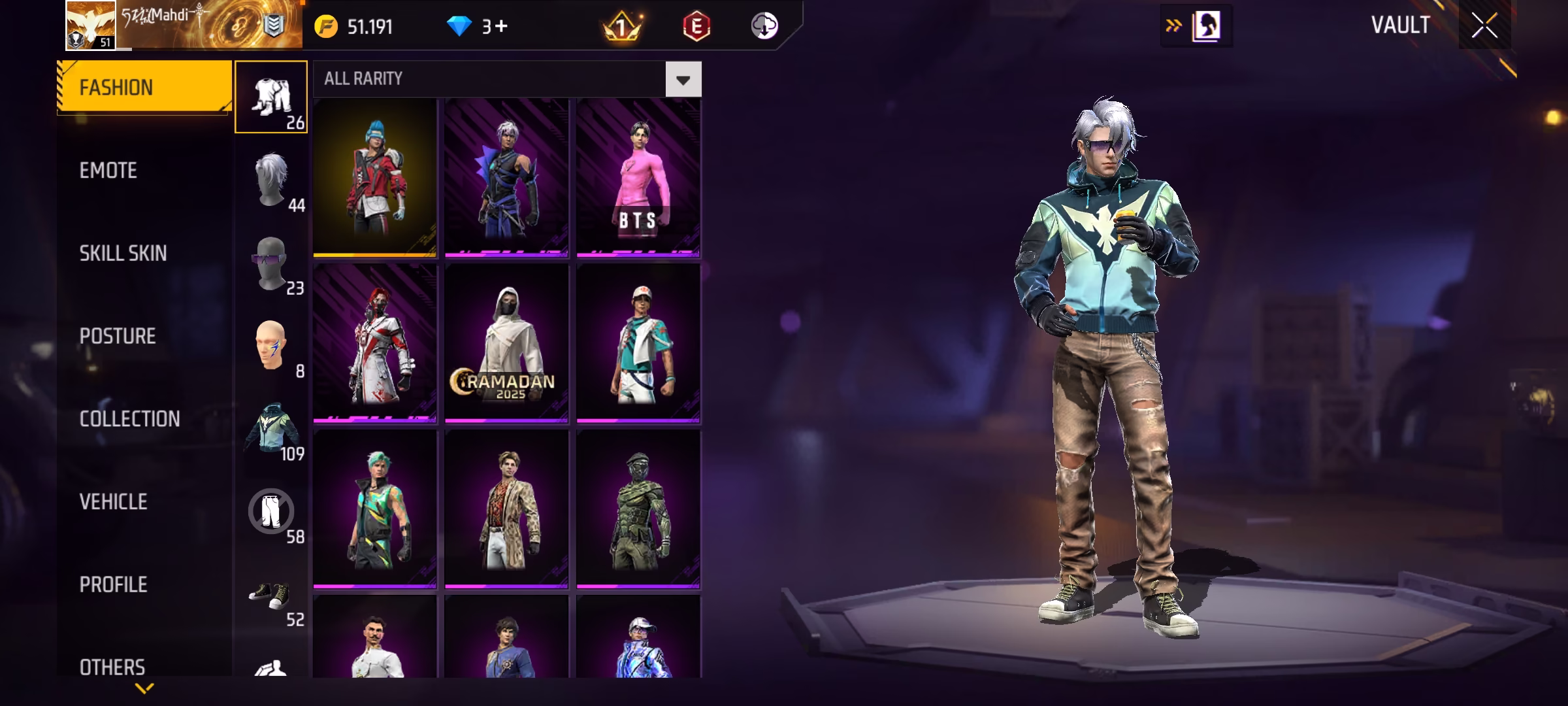The width and height of the screenshot is (1568, 706).
Task: Select the pink BTS outfit
Action: (x=638, y=177)
